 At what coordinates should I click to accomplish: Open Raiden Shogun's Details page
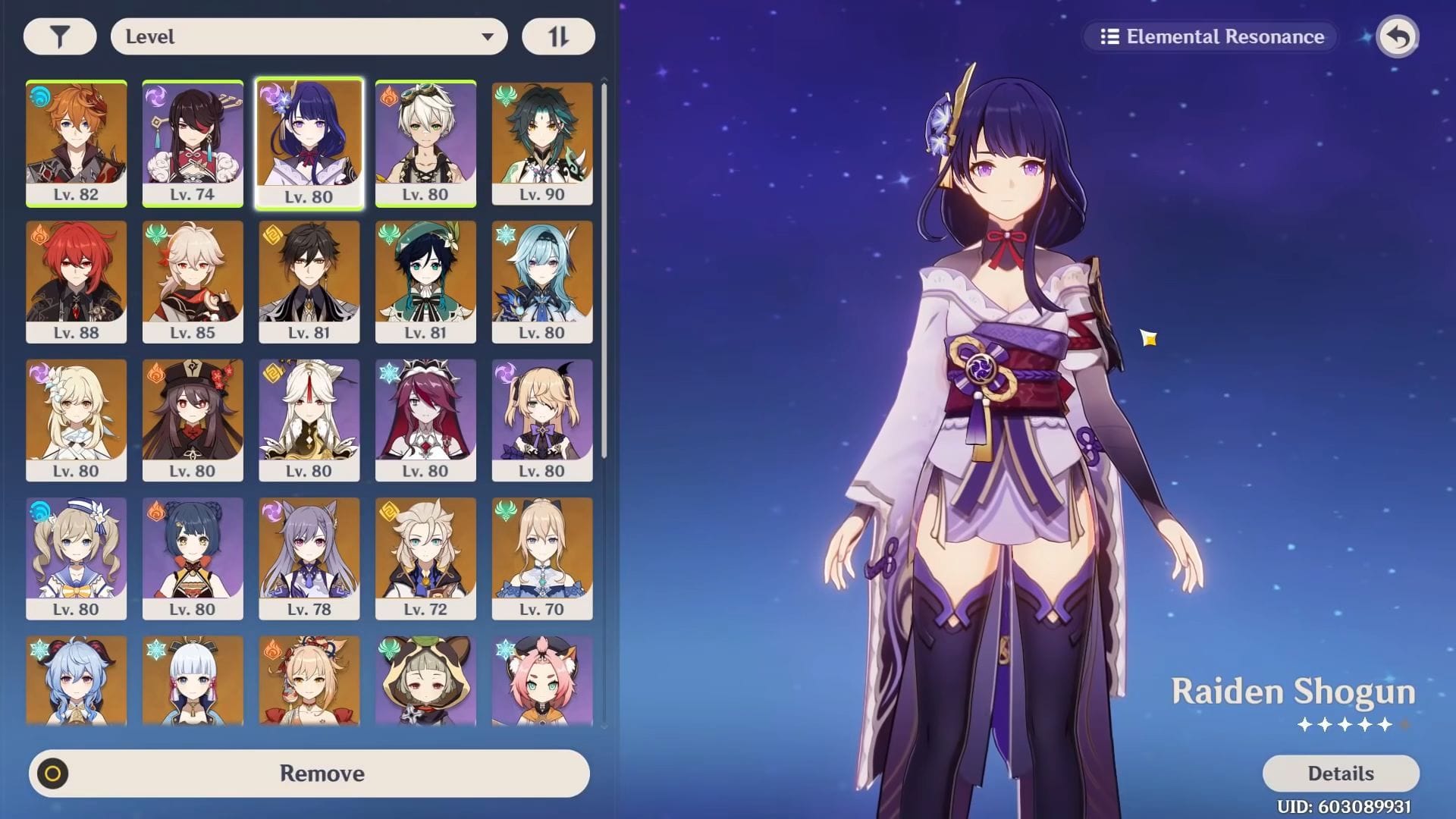tap(1340, 773)
